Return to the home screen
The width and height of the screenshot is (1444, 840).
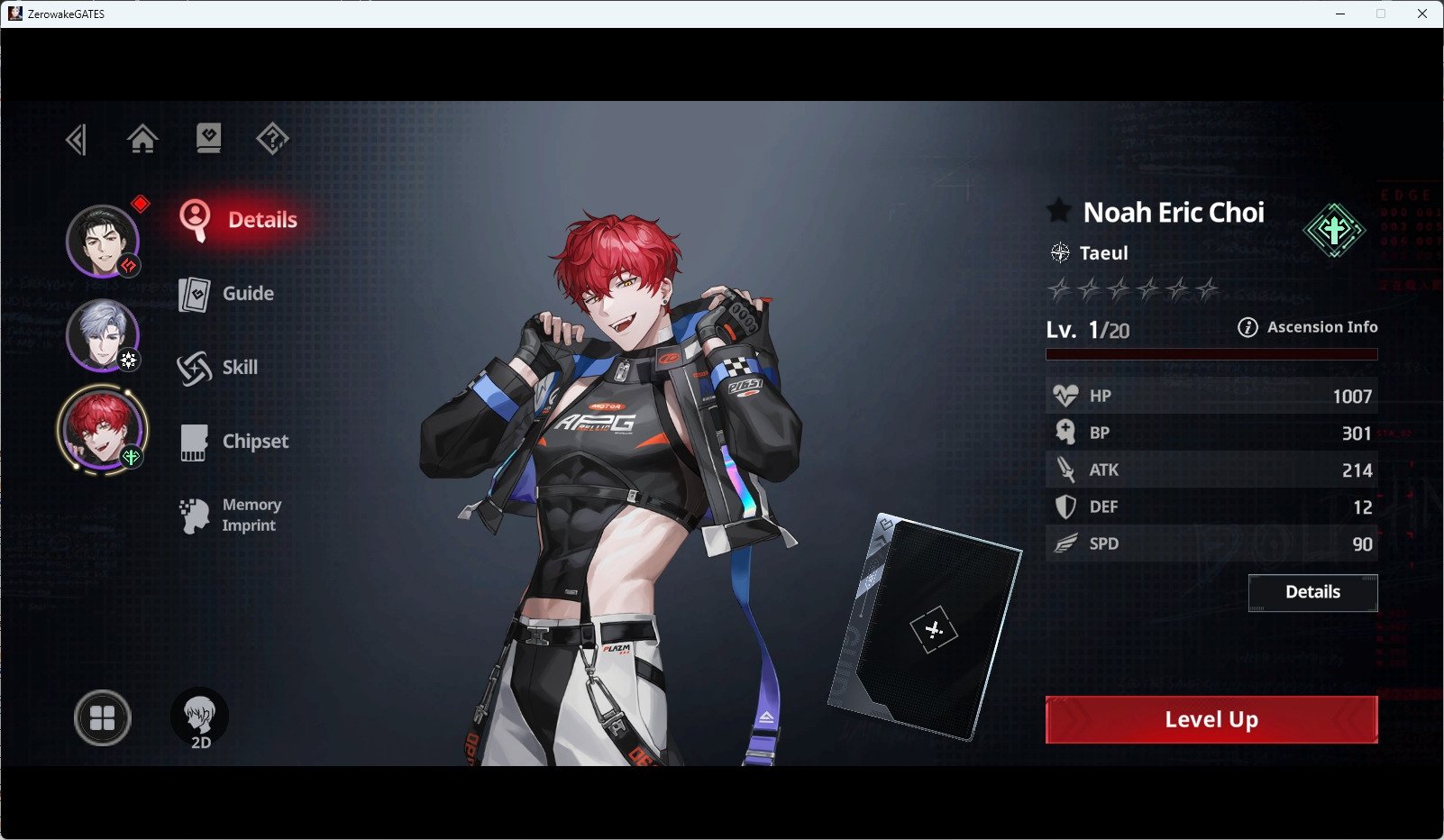[142, 139]
